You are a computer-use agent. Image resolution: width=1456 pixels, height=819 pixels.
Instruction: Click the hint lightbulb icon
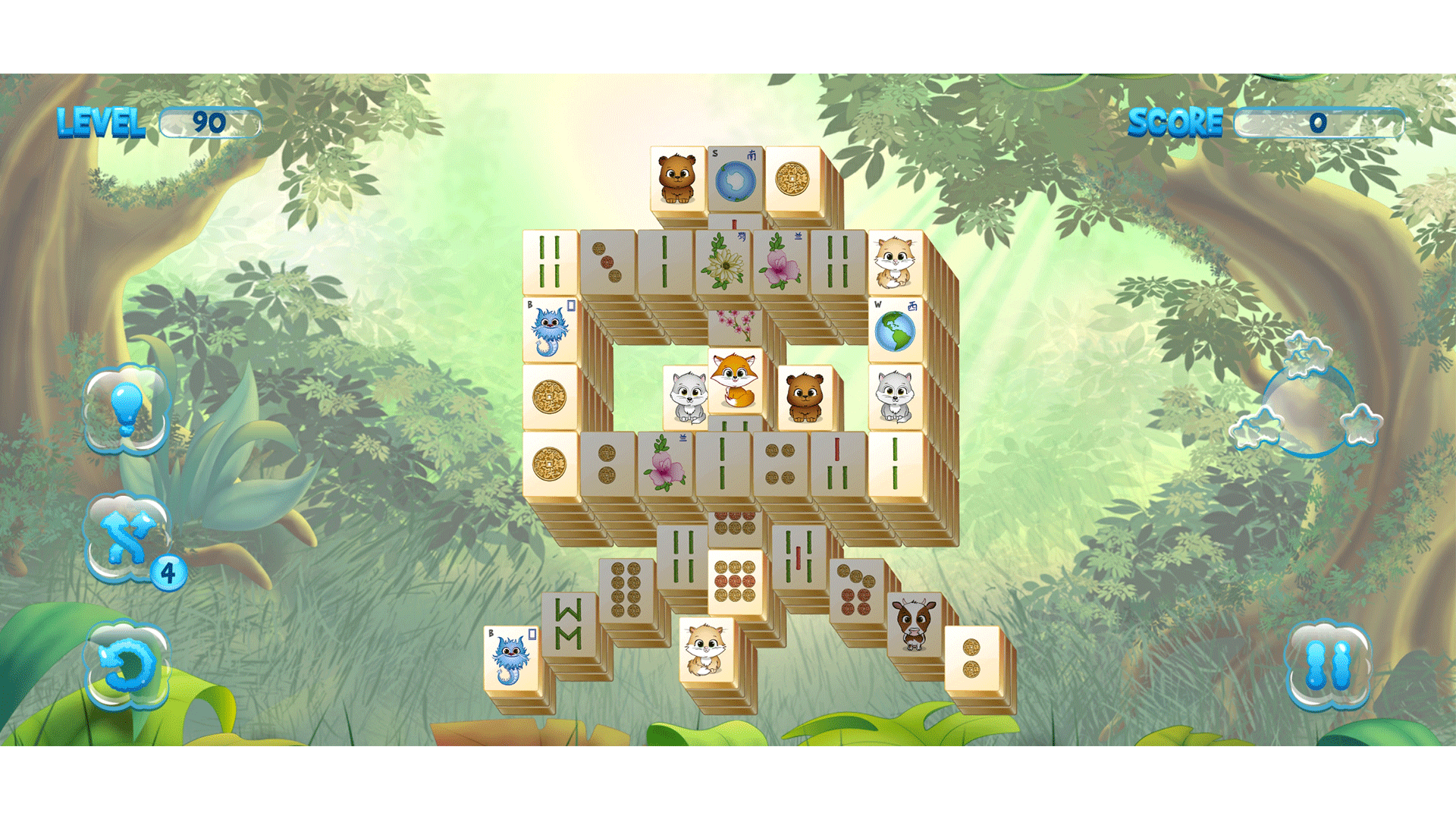point(127,409)
